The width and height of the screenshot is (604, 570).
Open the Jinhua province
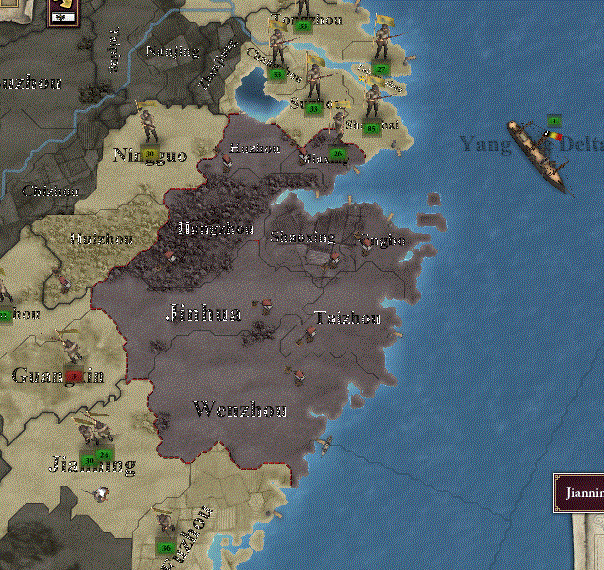pos(203,314)
